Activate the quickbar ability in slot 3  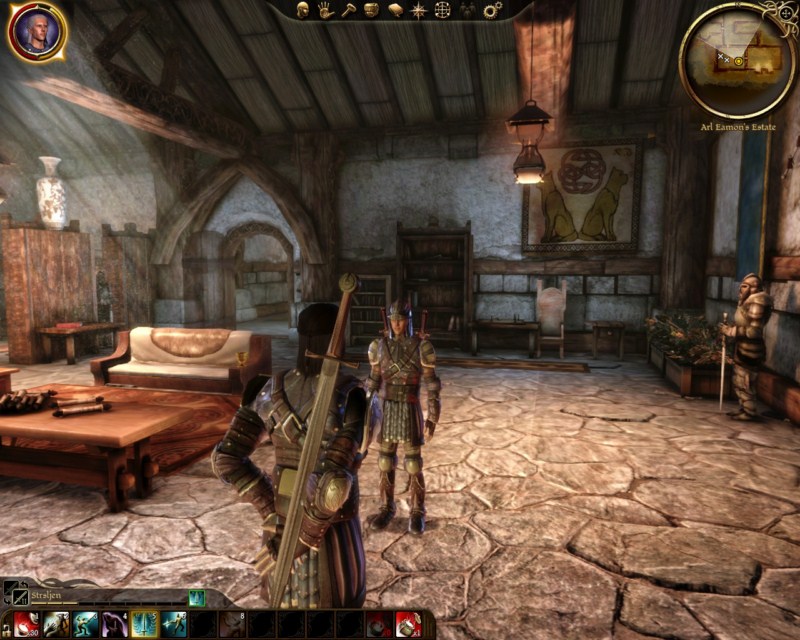coord(85,625)
